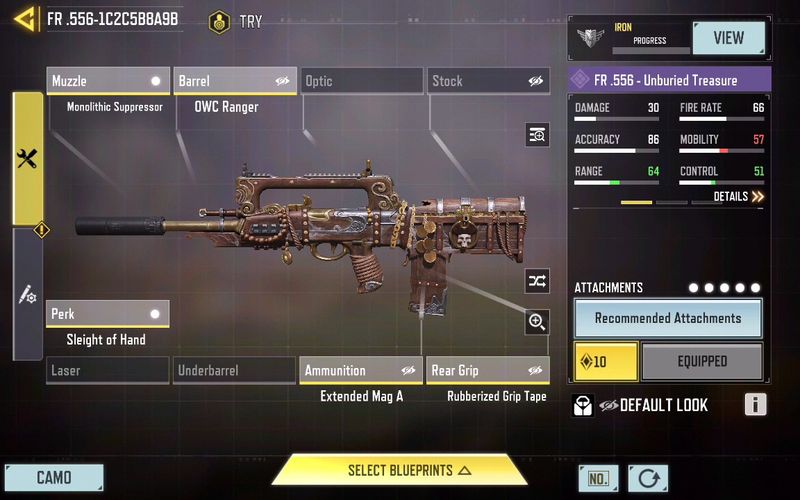This screenshot has width=800, height=500.
Task: Expand weapon stat DETAILS
Action: tap(738, 197)
